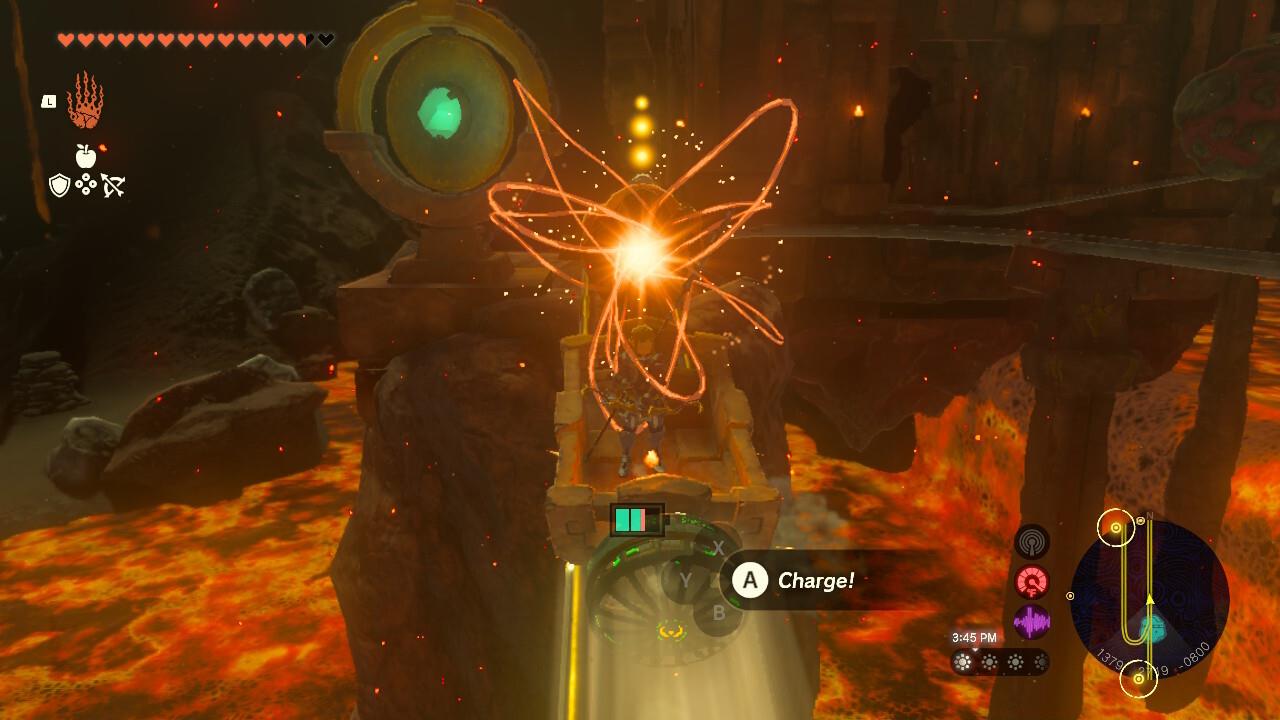Click the 3:45 PM clock display
This screenshot has height=720, width=1280.
[975, 636]
